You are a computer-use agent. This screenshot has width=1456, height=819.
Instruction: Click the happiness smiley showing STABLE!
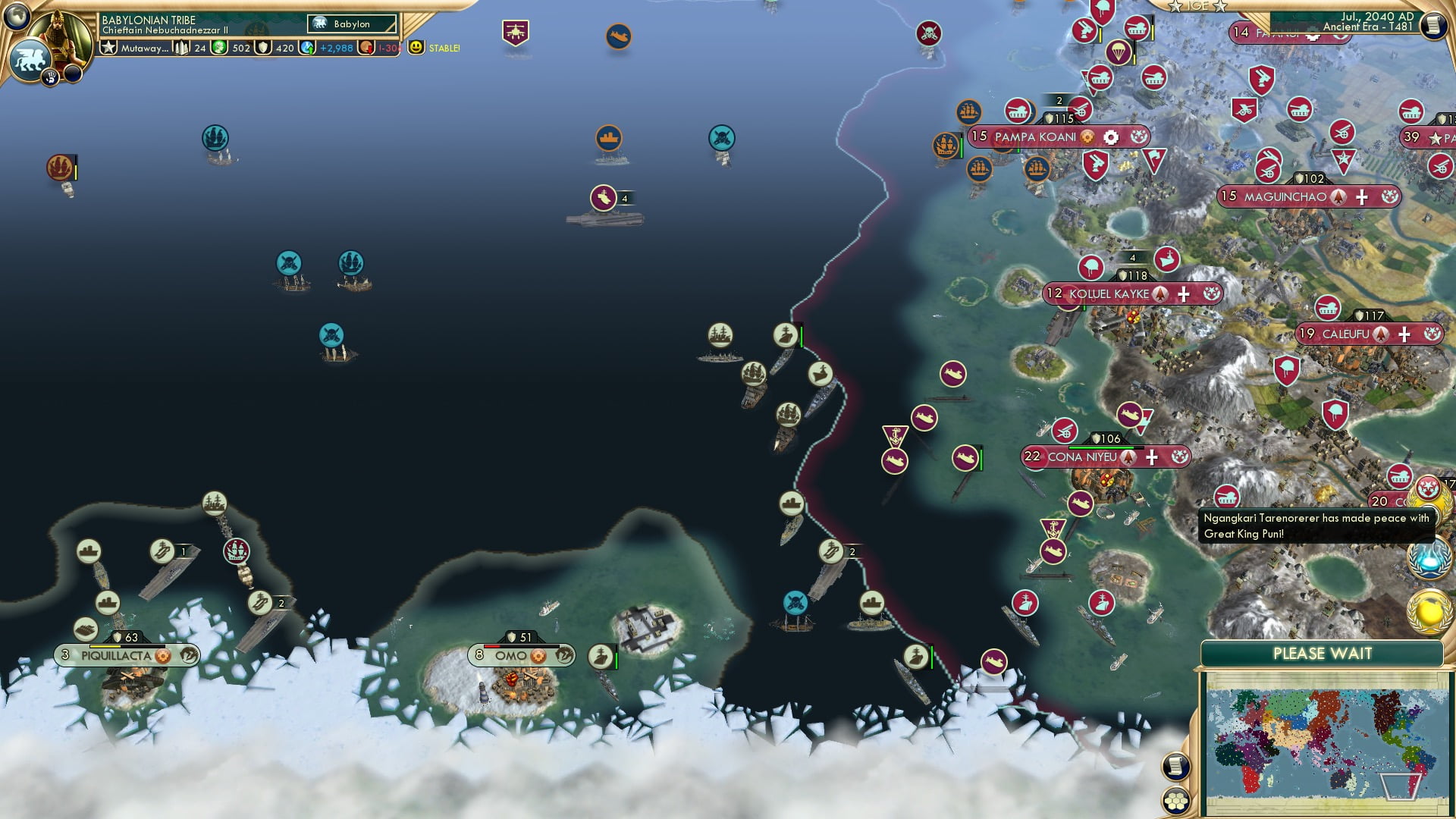[x=416, y=48]
